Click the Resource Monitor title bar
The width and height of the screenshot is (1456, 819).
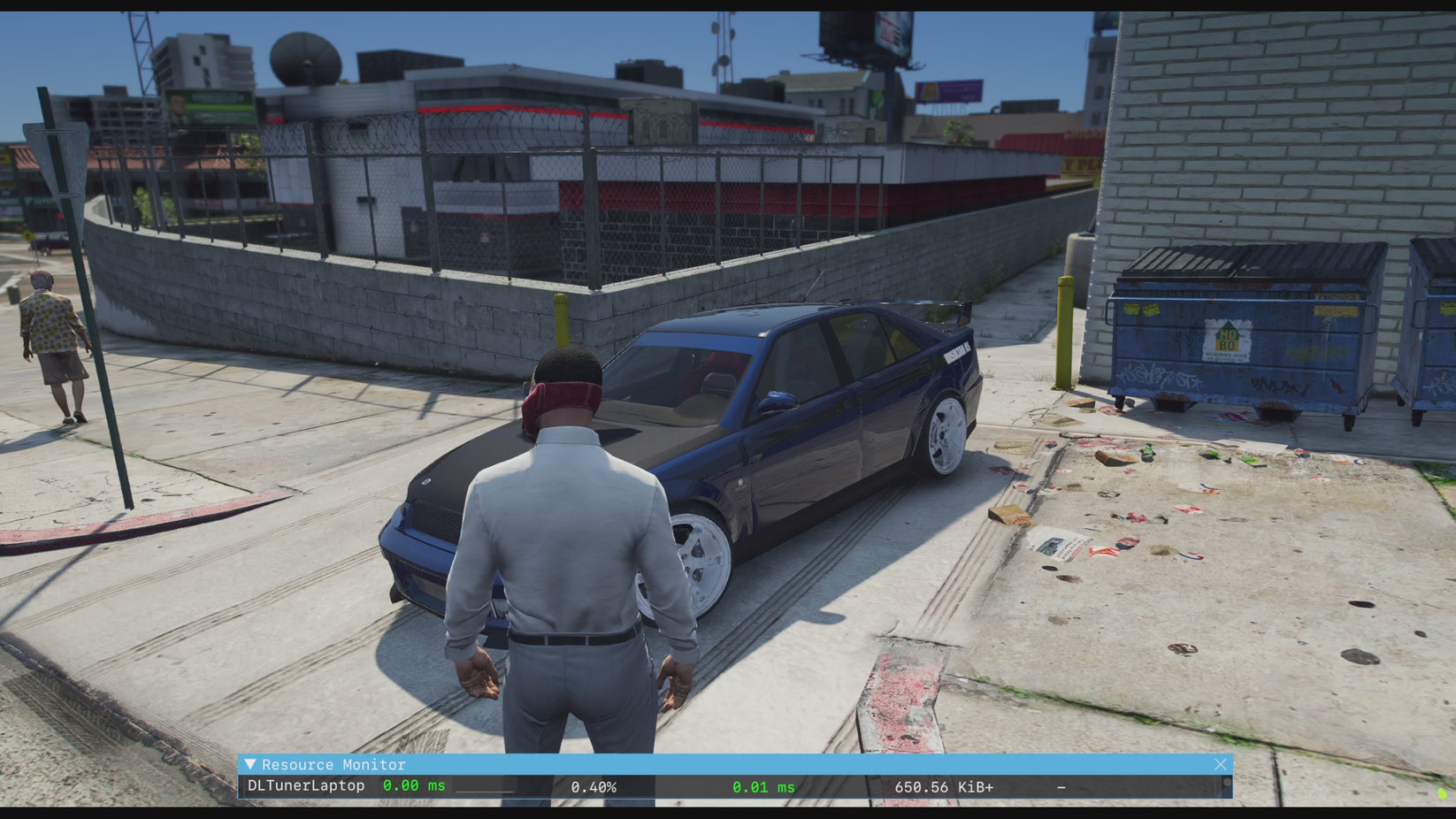tap(708, 764)
